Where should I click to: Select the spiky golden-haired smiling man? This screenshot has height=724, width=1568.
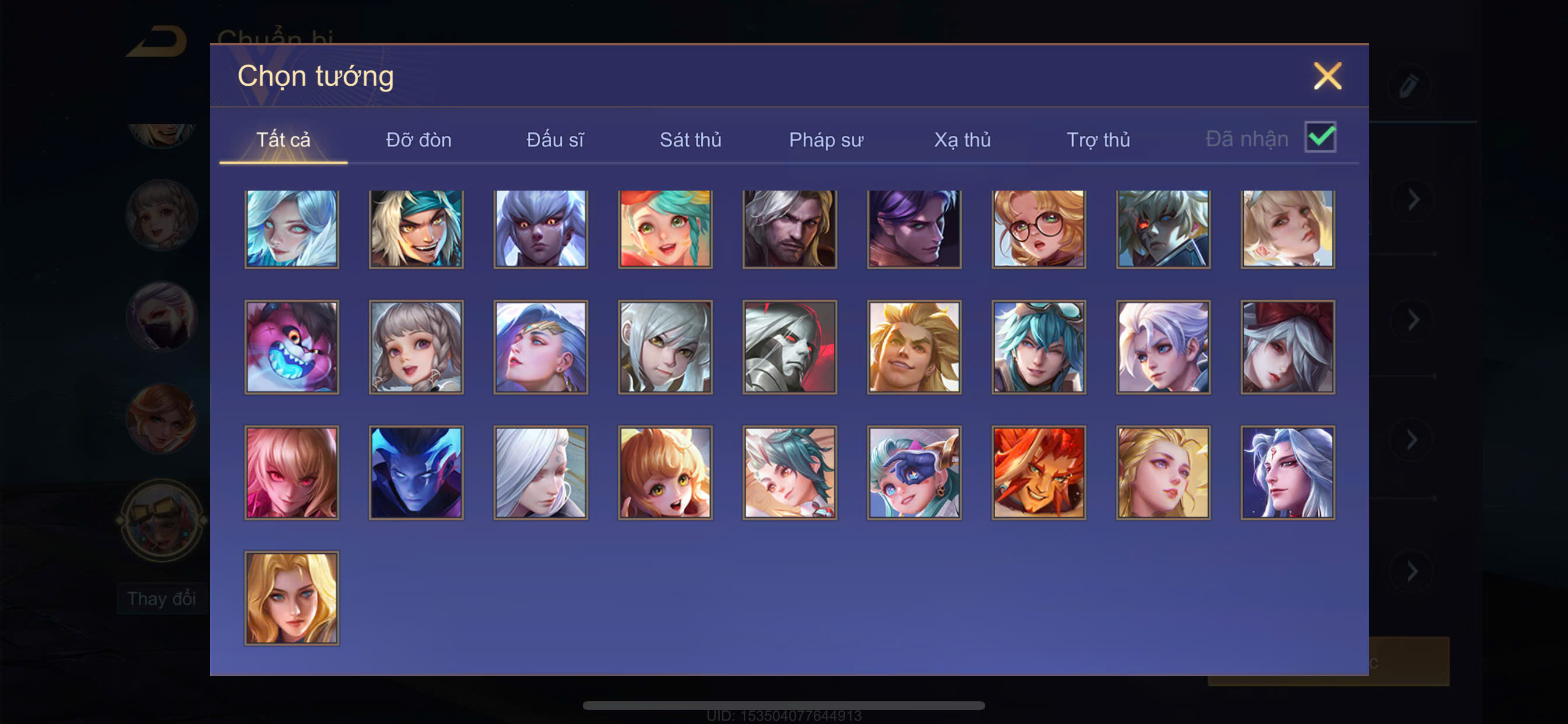914,347
